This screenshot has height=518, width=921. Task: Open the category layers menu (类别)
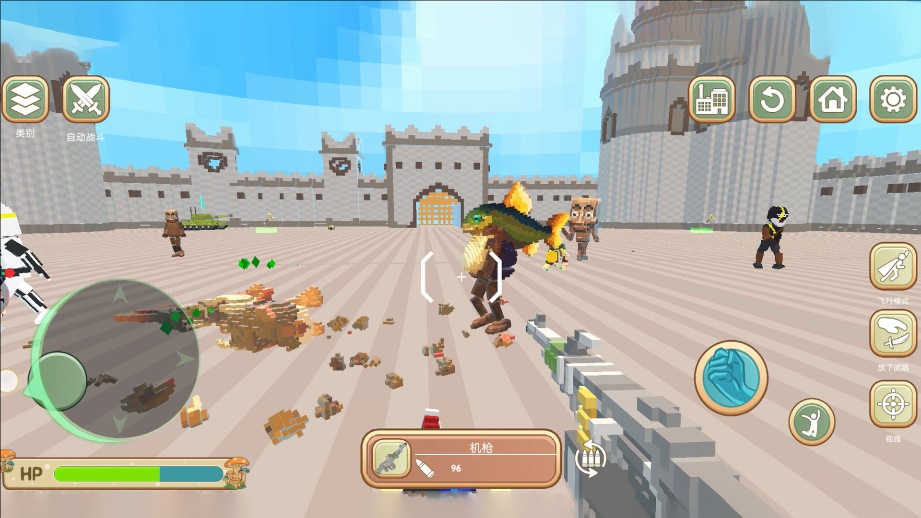(25, 100)
